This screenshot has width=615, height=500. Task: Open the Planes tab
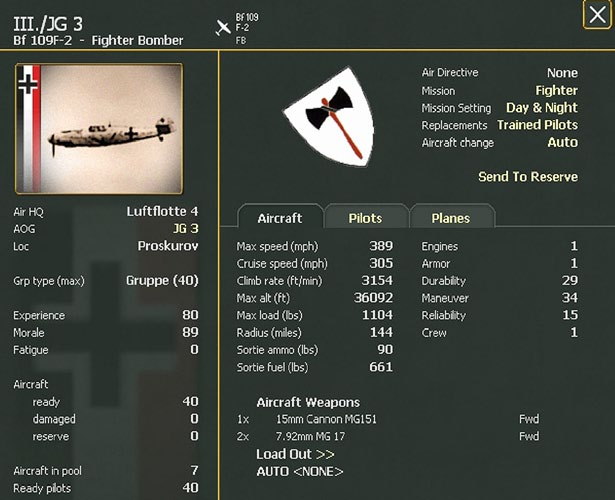[450, 218]
